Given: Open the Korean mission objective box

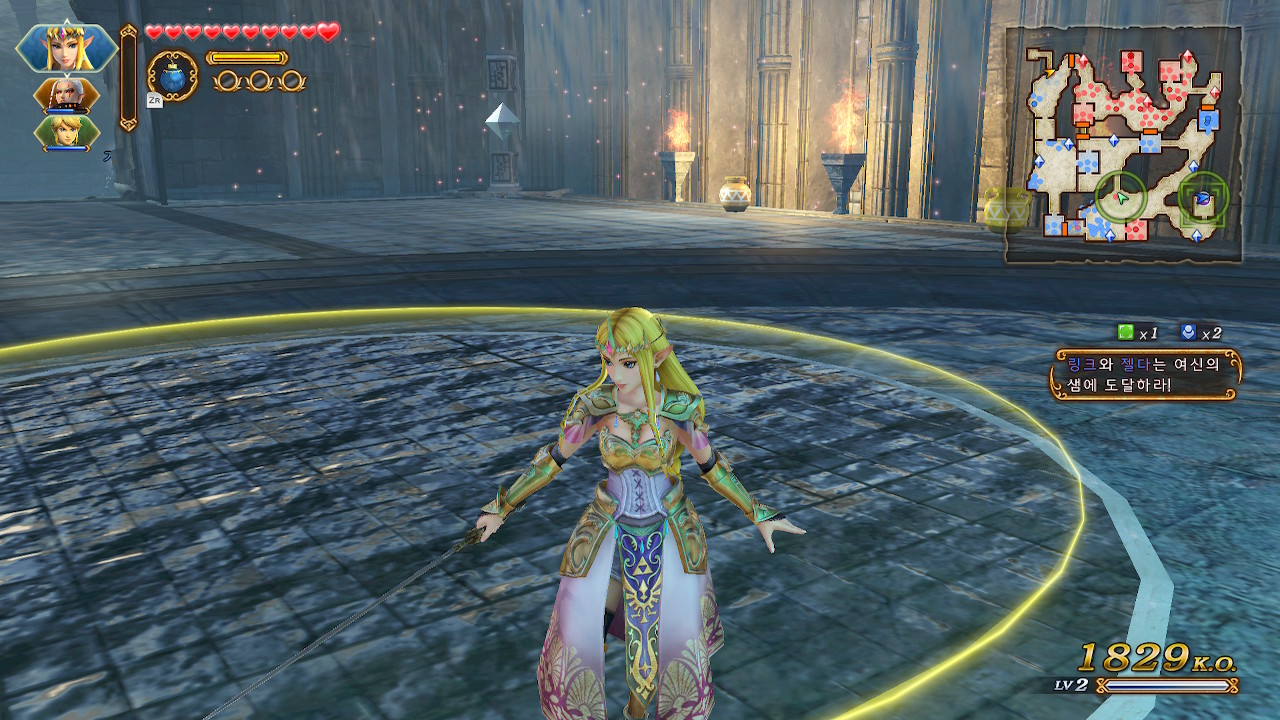Looking at the screenshot, I should pyautogui.click(x=1145, y=374).
